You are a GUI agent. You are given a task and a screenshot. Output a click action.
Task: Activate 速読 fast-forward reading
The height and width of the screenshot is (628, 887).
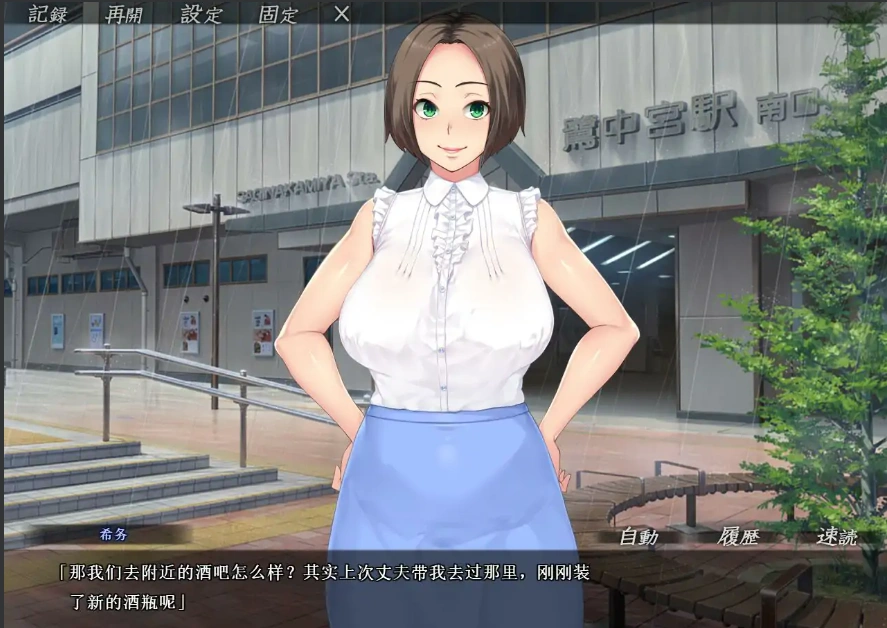point(836,537)
